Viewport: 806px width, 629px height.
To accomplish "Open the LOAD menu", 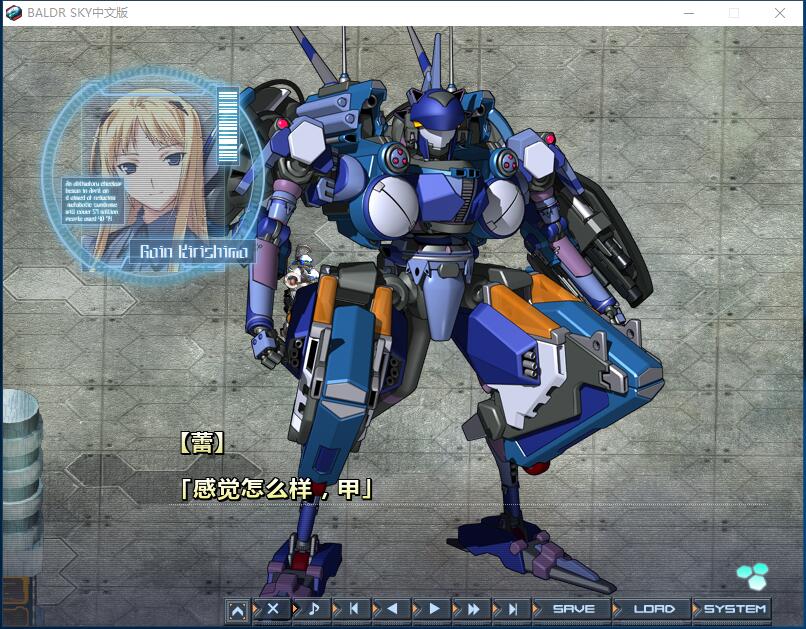I will 653,608.
